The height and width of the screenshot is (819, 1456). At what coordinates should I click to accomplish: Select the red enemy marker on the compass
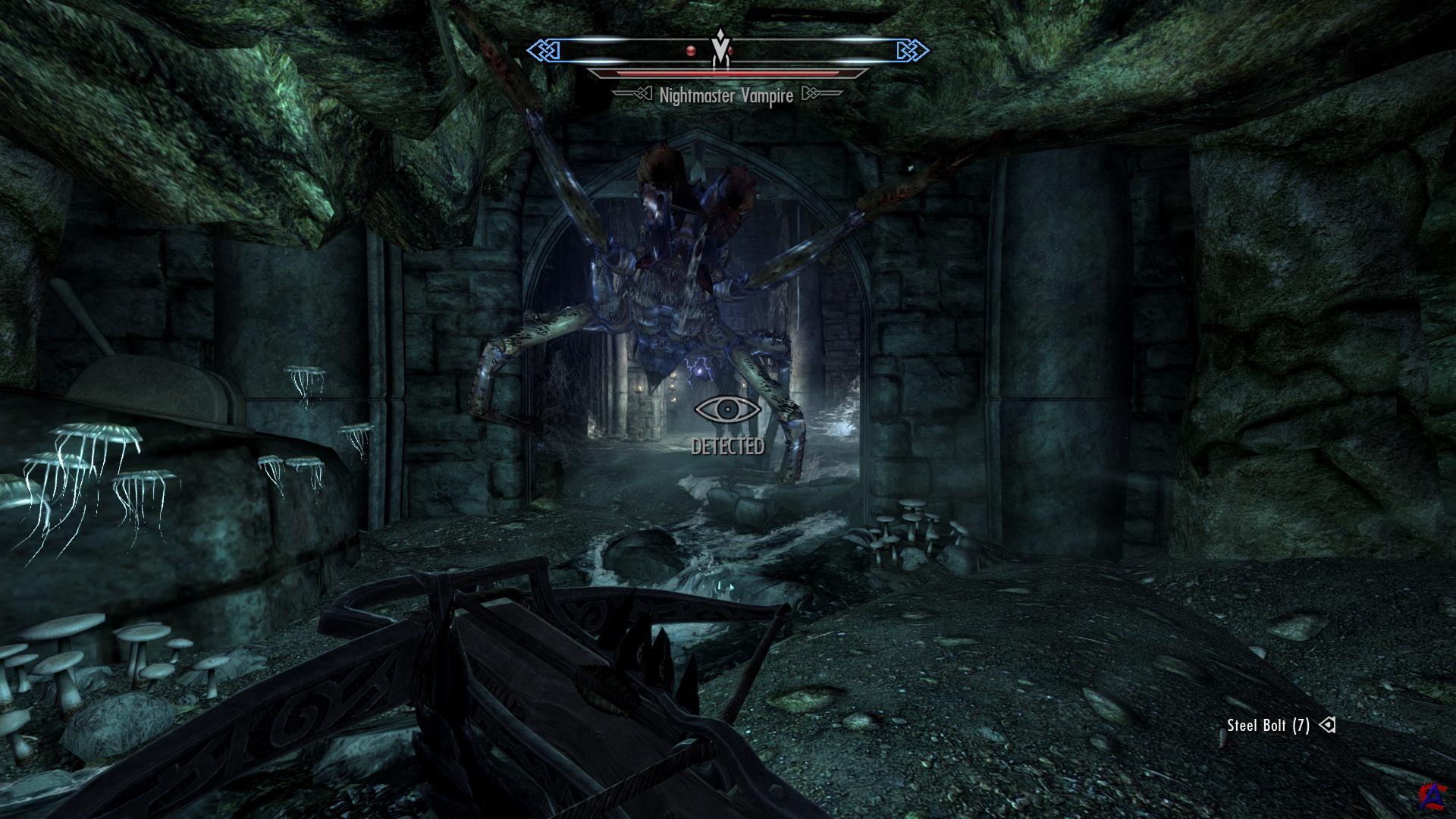click(690, 51)
